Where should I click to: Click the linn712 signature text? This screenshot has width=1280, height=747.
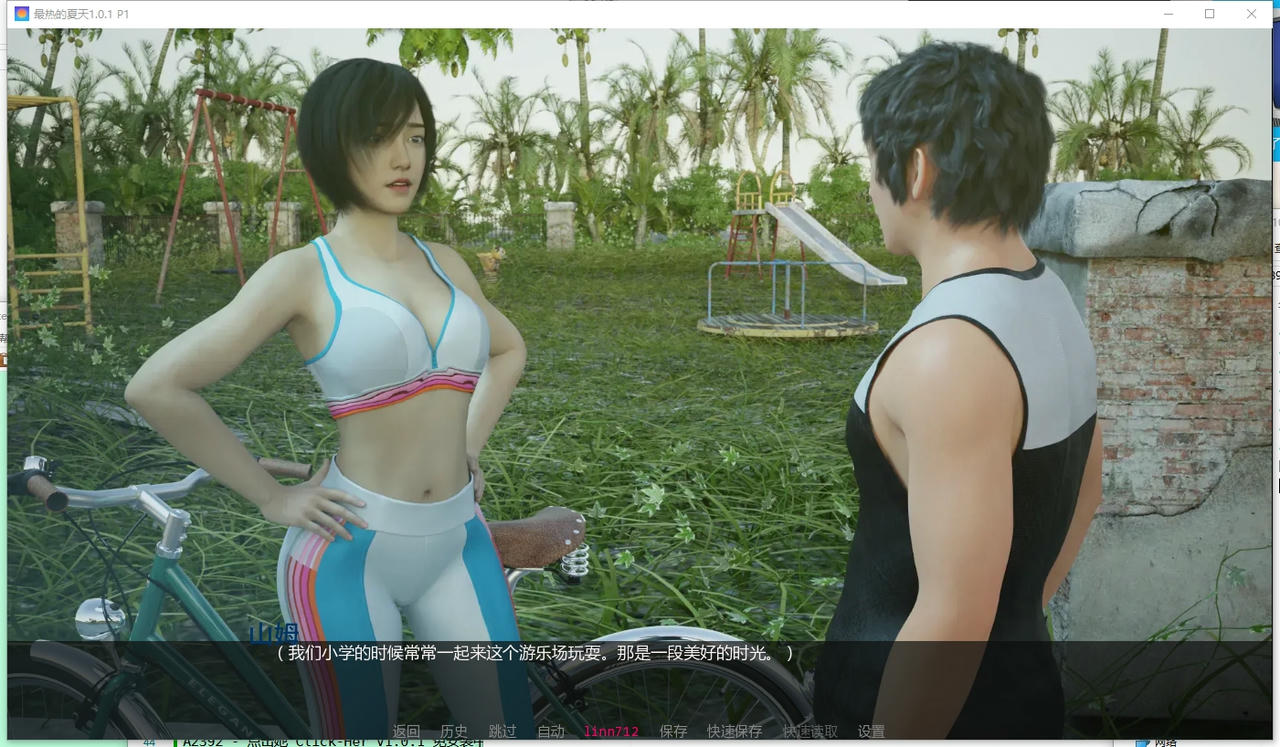611,731
